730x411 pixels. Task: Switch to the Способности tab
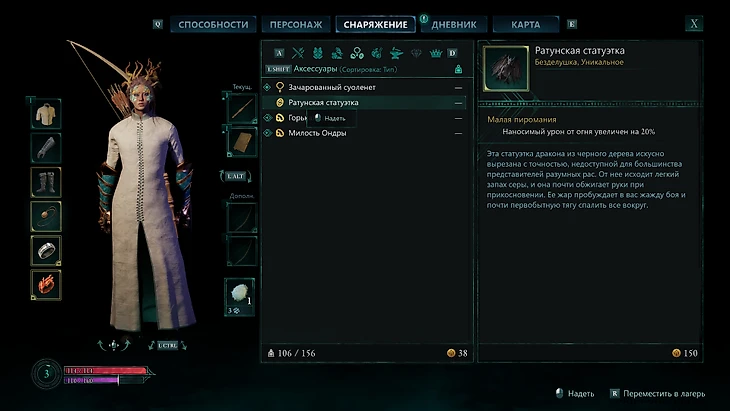point(213,24)
